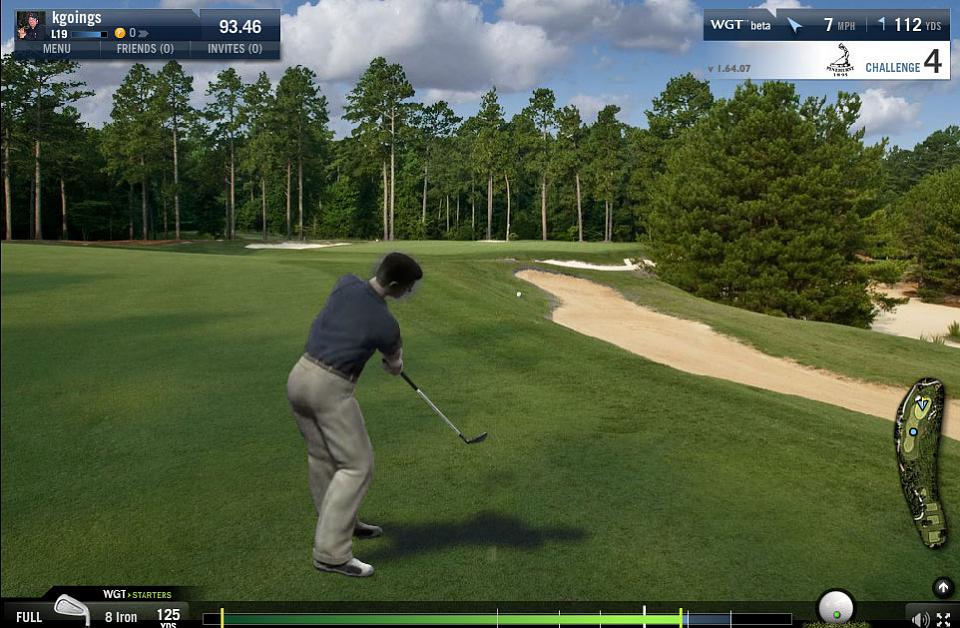The width and height of the screenshot is (960, 628).
Task: Click the up-arrow button above the sound icon
Action: 942,587
